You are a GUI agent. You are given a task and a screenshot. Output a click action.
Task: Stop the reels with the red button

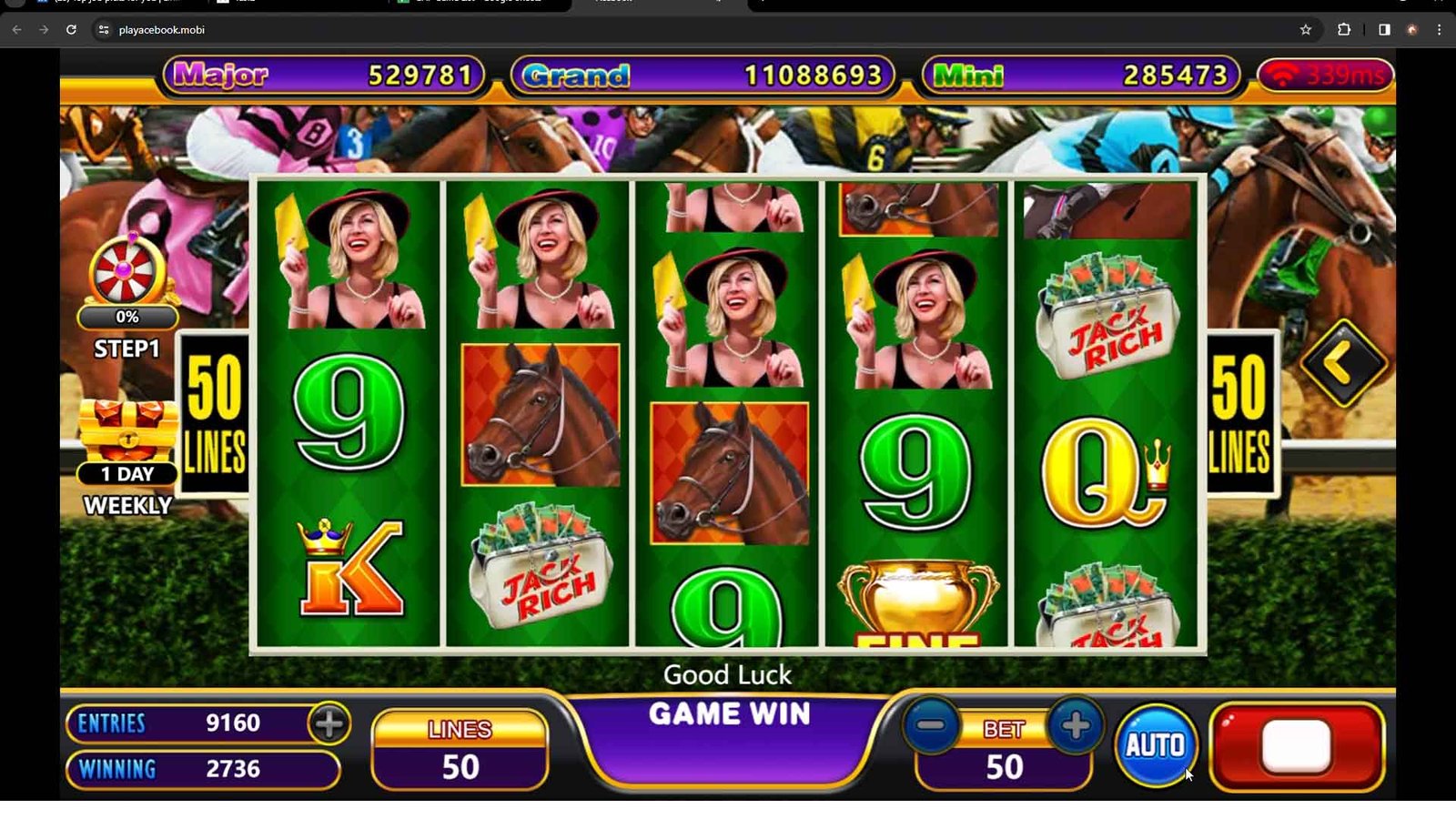tap(1297, 745)
